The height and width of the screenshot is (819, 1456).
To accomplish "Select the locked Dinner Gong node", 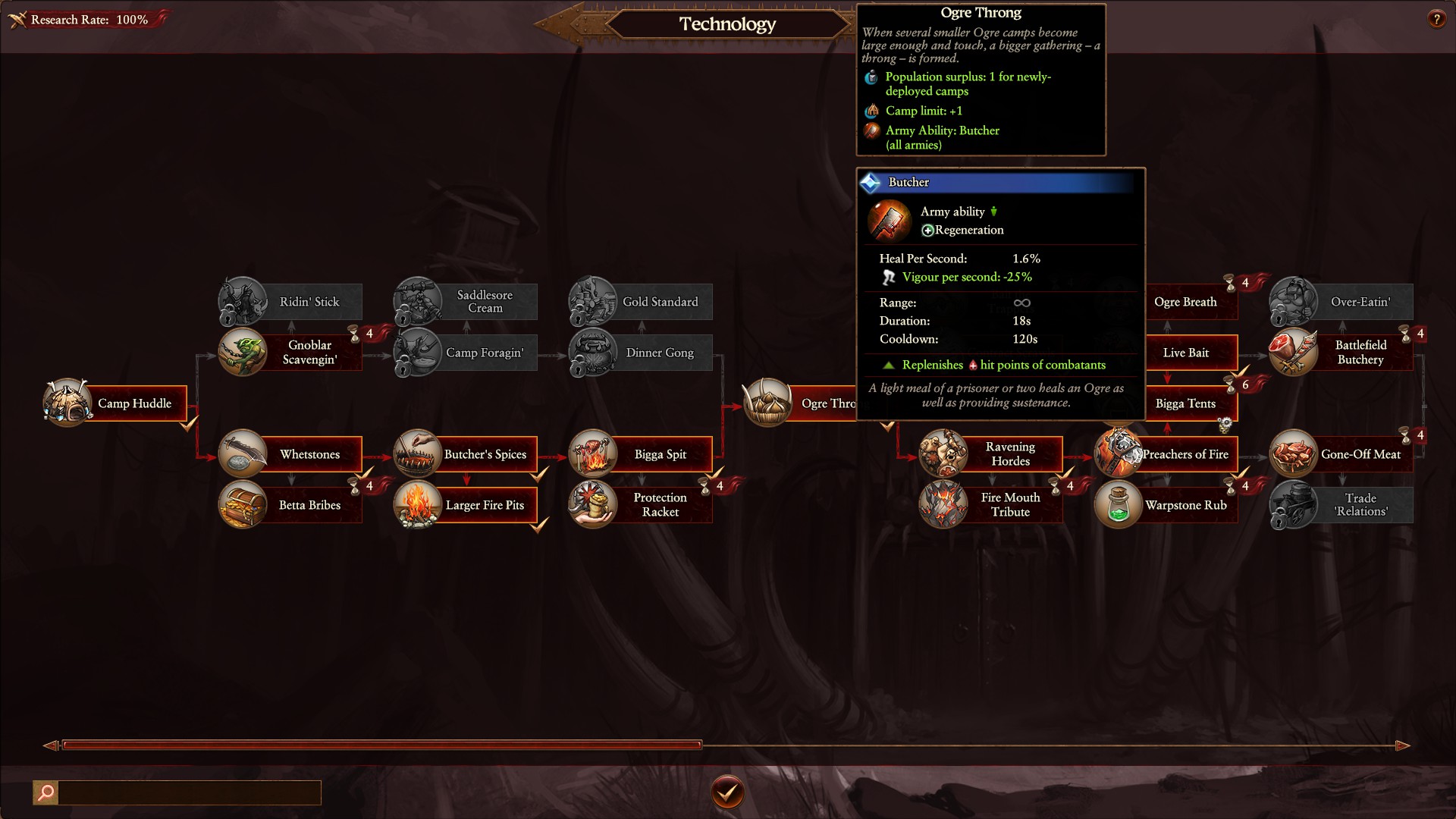I will pos(659,353).
